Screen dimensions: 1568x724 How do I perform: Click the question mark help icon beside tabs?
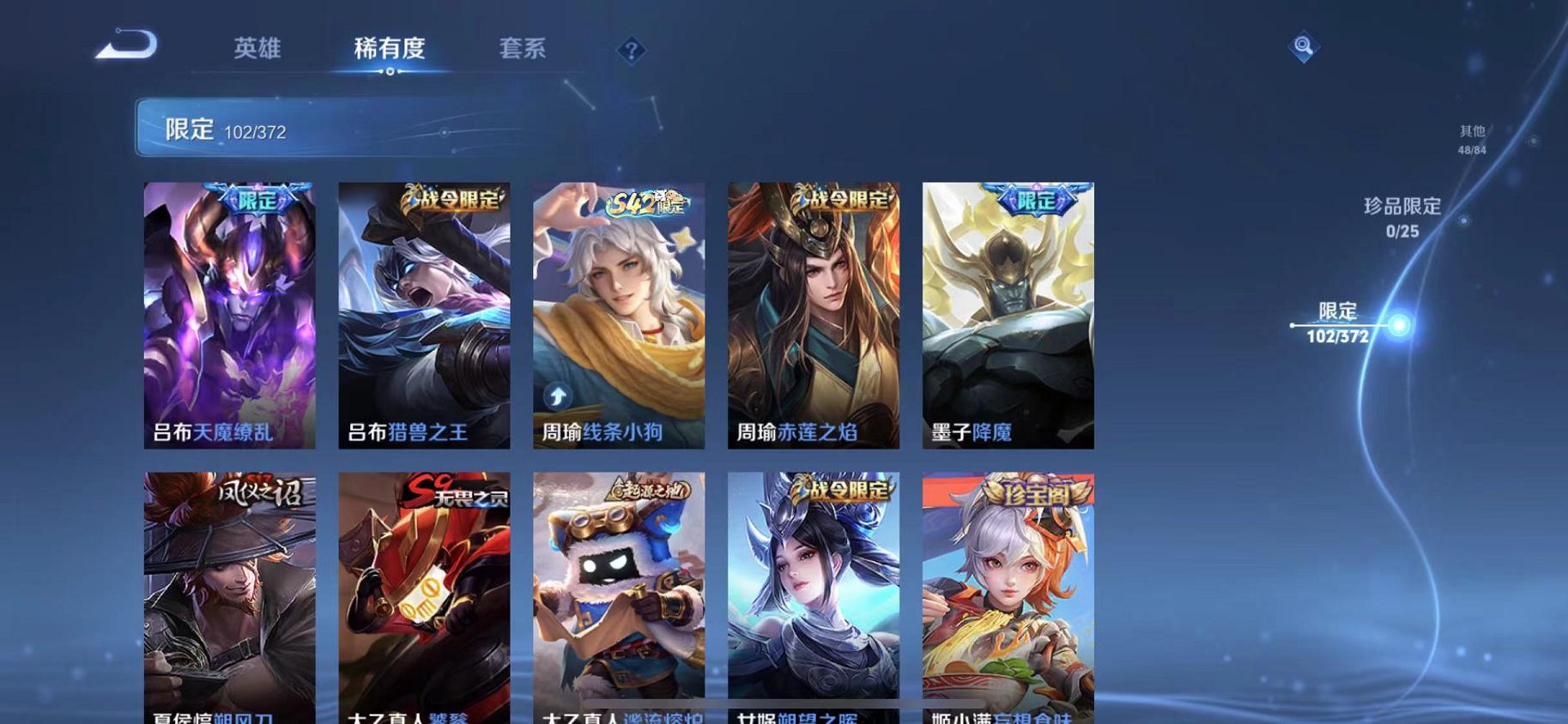[x=631, y=51]
